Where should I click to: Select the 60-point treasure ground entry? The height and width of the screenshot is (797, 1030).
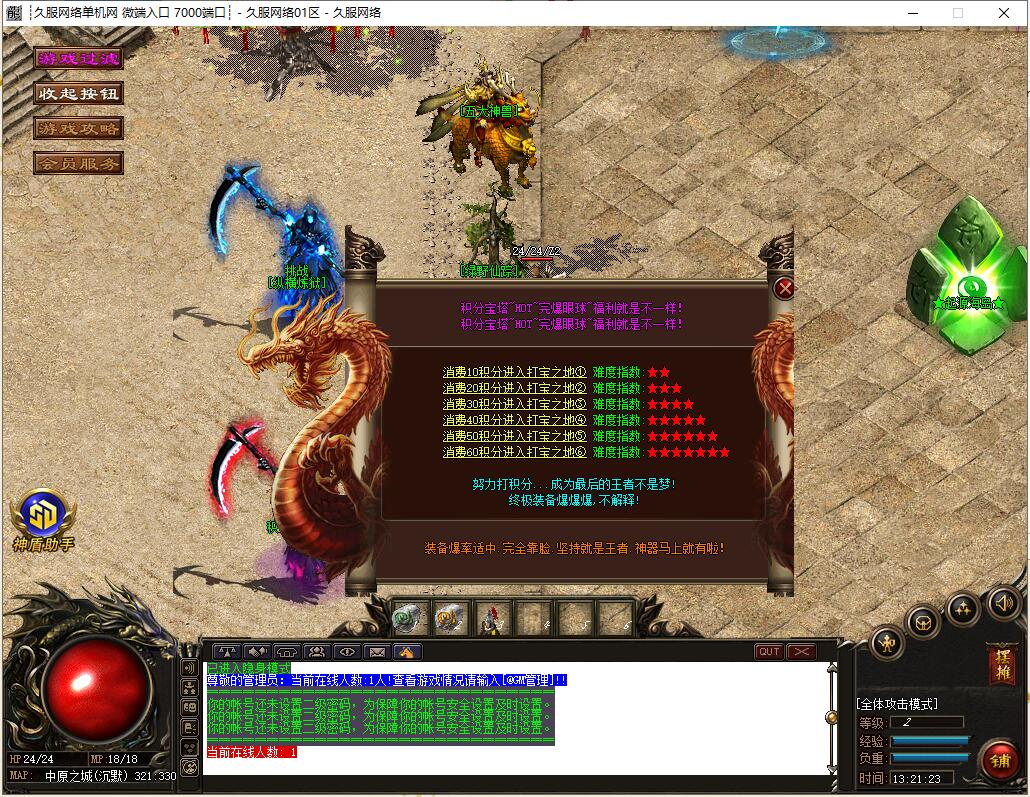click(x=514, y=452)
